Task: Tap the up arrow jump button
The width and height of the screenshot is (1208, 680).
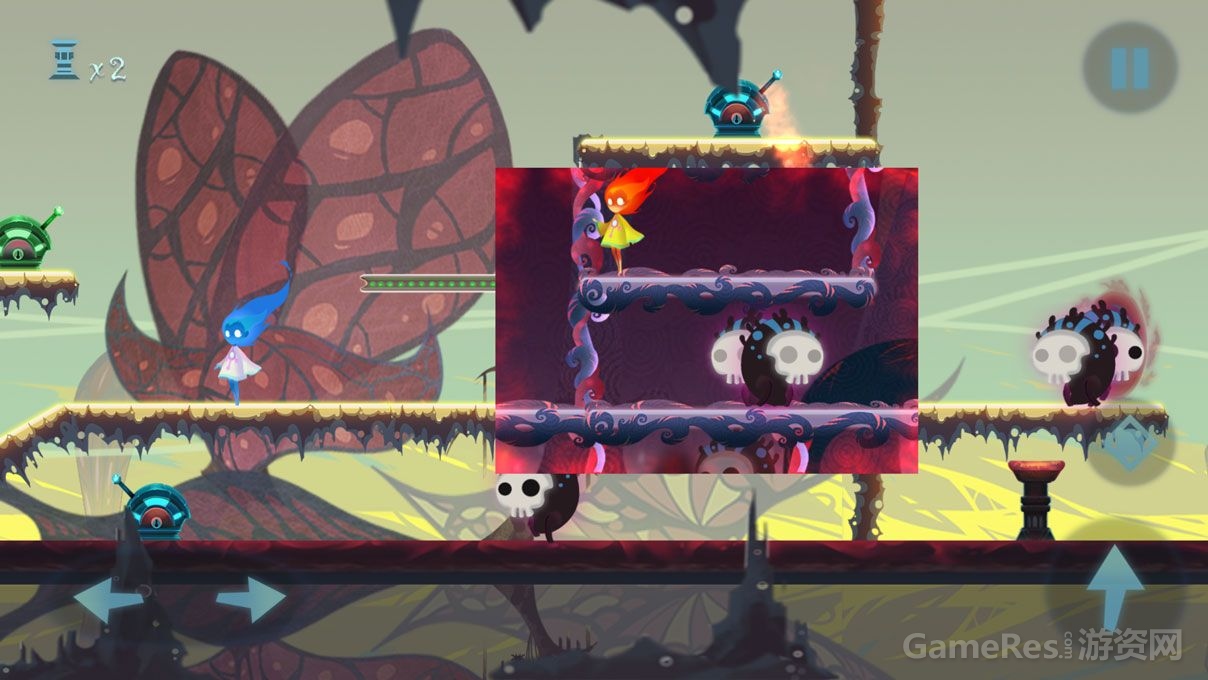Action: (1114, 588)
